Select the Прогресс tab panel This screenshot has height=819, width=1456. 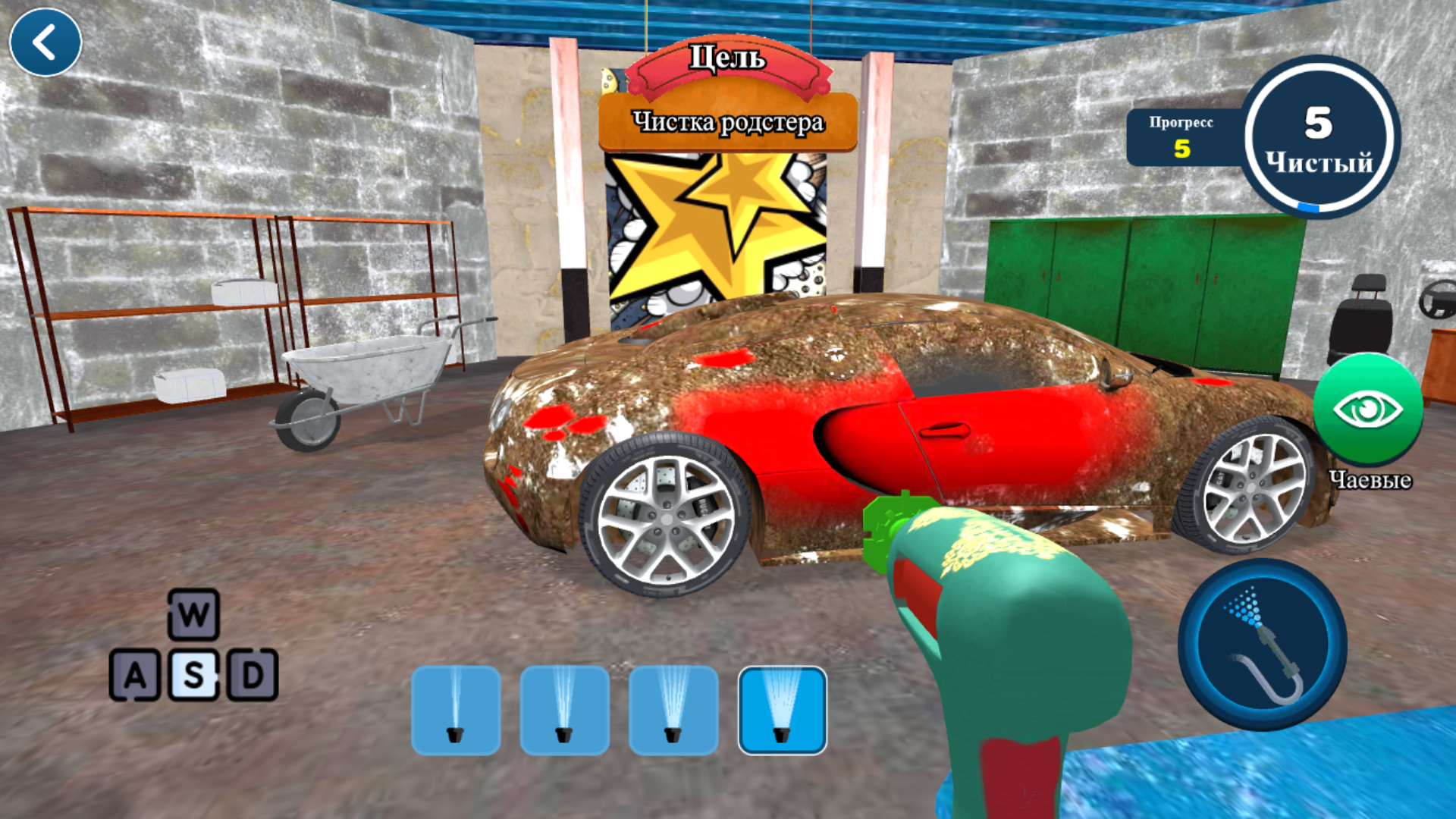(x=1181, y=136)
